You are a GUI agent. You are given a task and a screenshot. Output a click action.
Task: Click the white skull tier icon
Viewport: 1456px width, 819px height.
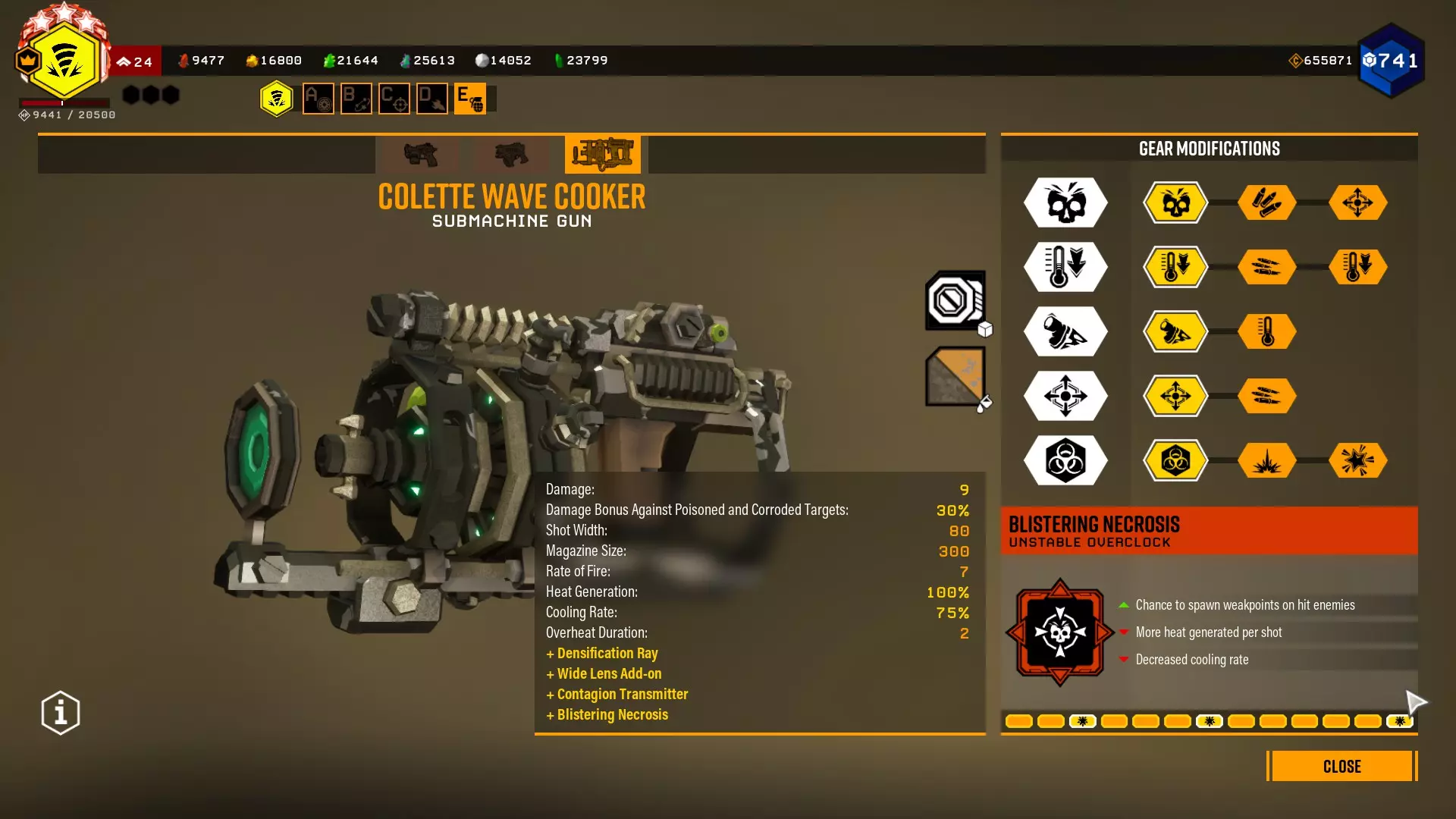1065,202
